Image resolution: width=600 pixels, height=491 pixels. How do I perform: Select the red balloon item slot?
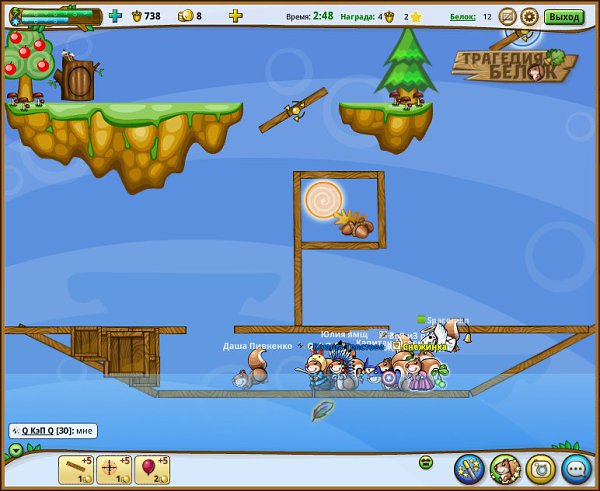coord(151,469)
